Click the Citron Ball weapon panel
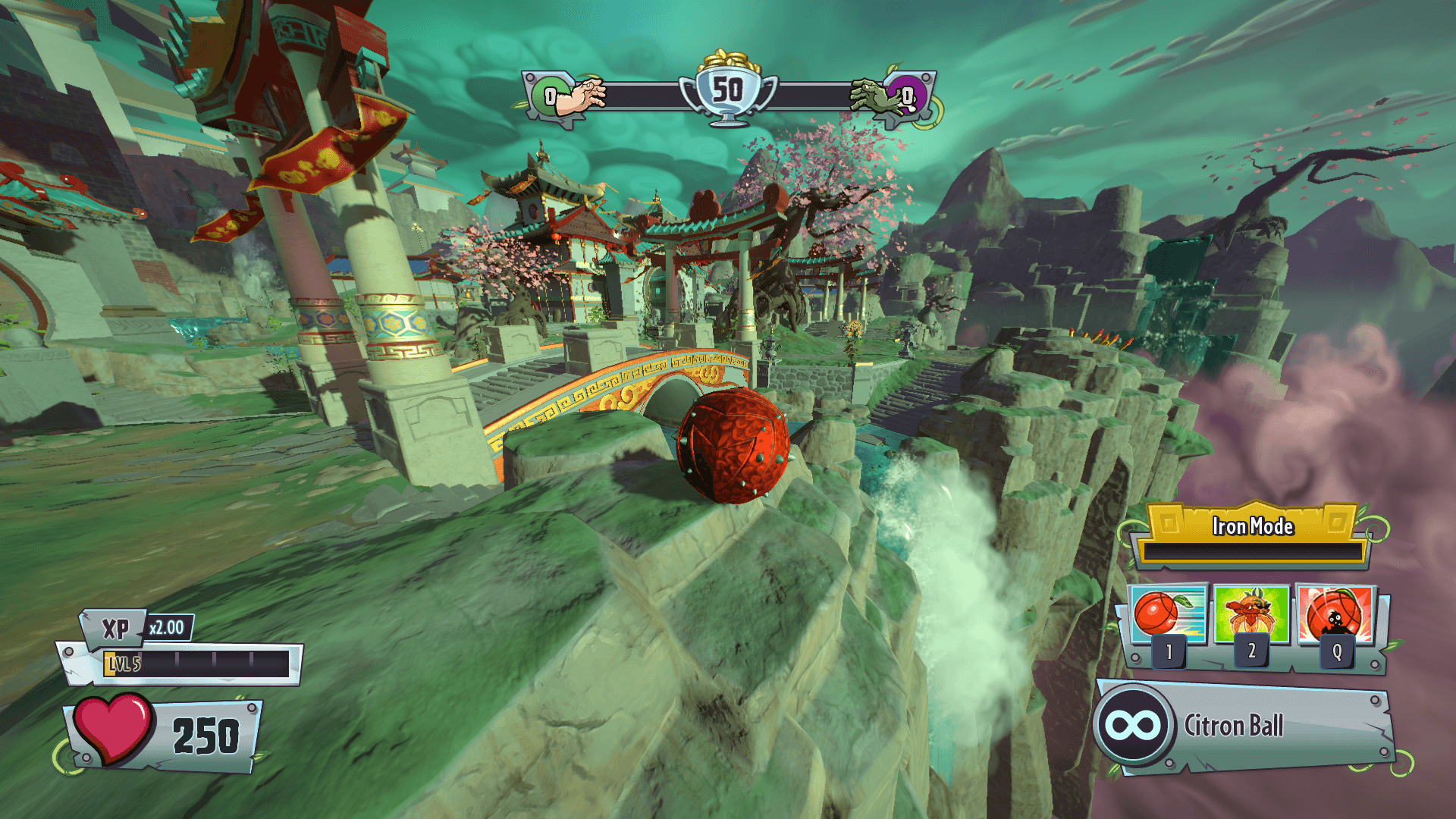The image size is (1456, 819). (x=1244, y=726)
